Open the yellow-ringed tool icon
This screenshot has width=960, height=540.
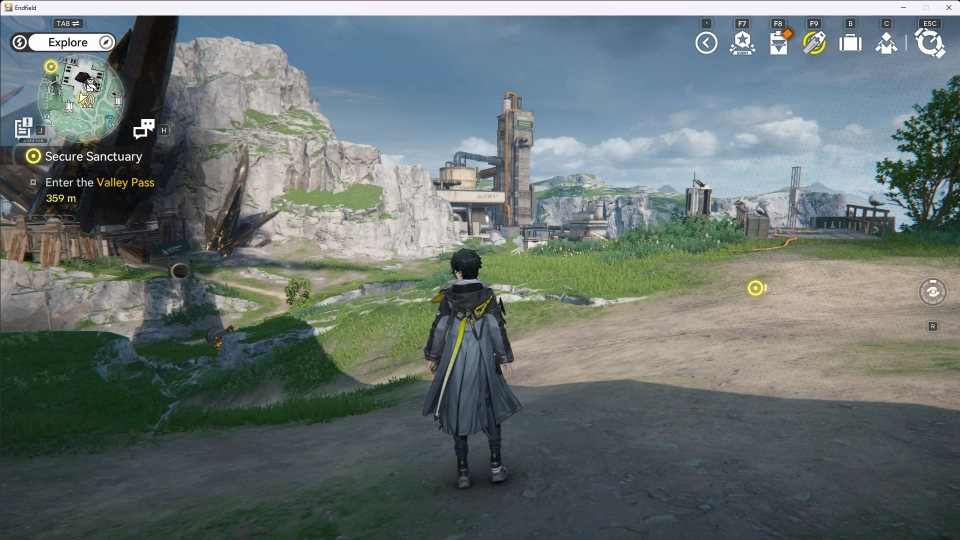click(x=814, y=43)
